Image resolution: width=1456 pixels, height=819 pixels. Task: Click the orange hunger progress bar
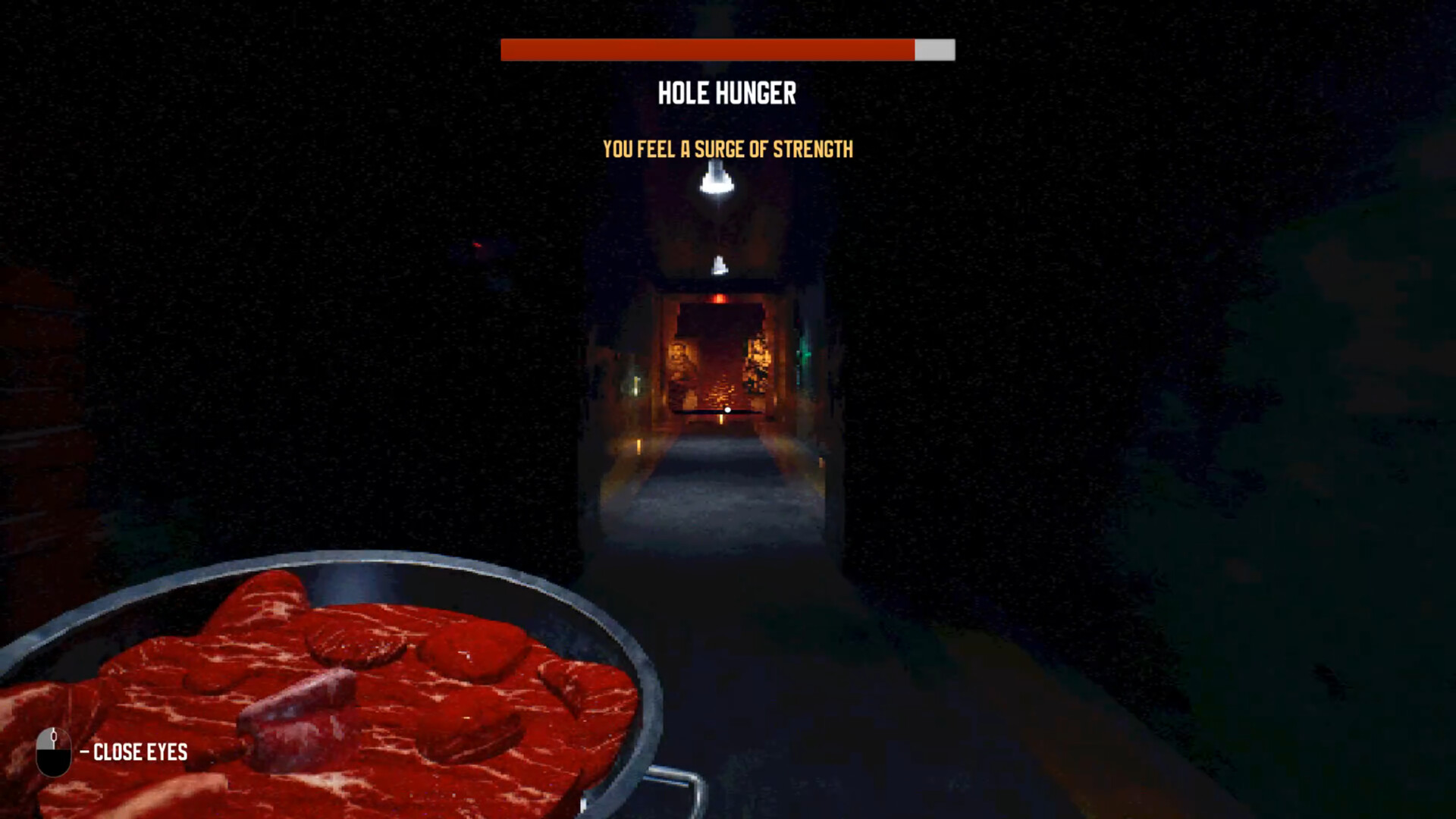(705, 51)
